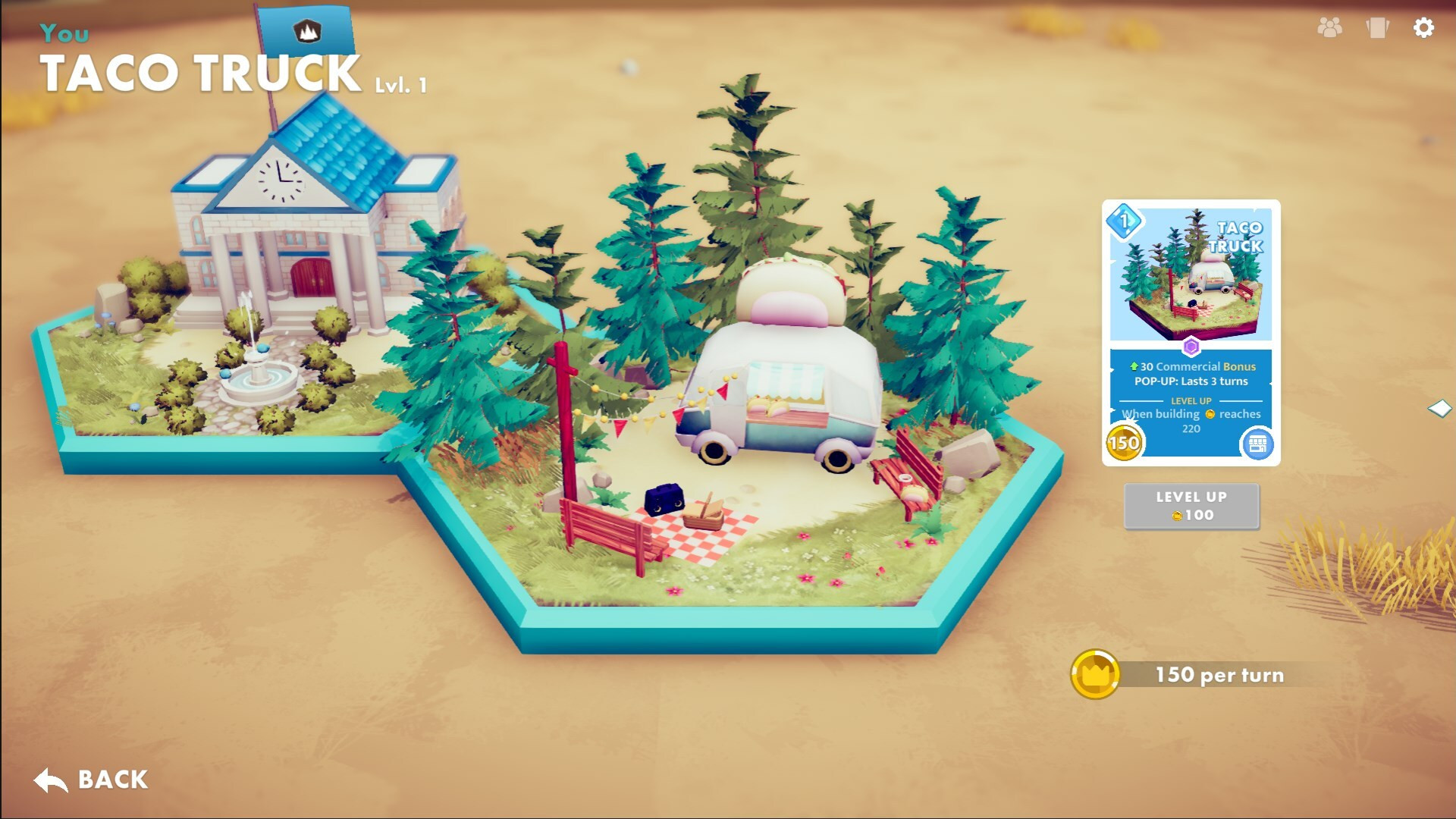The width and height of the screenshot is (1456, 819).
Task: Click the green upgrade arrow before 30 Commercial Bonus
Action: tap(1133, 366)
